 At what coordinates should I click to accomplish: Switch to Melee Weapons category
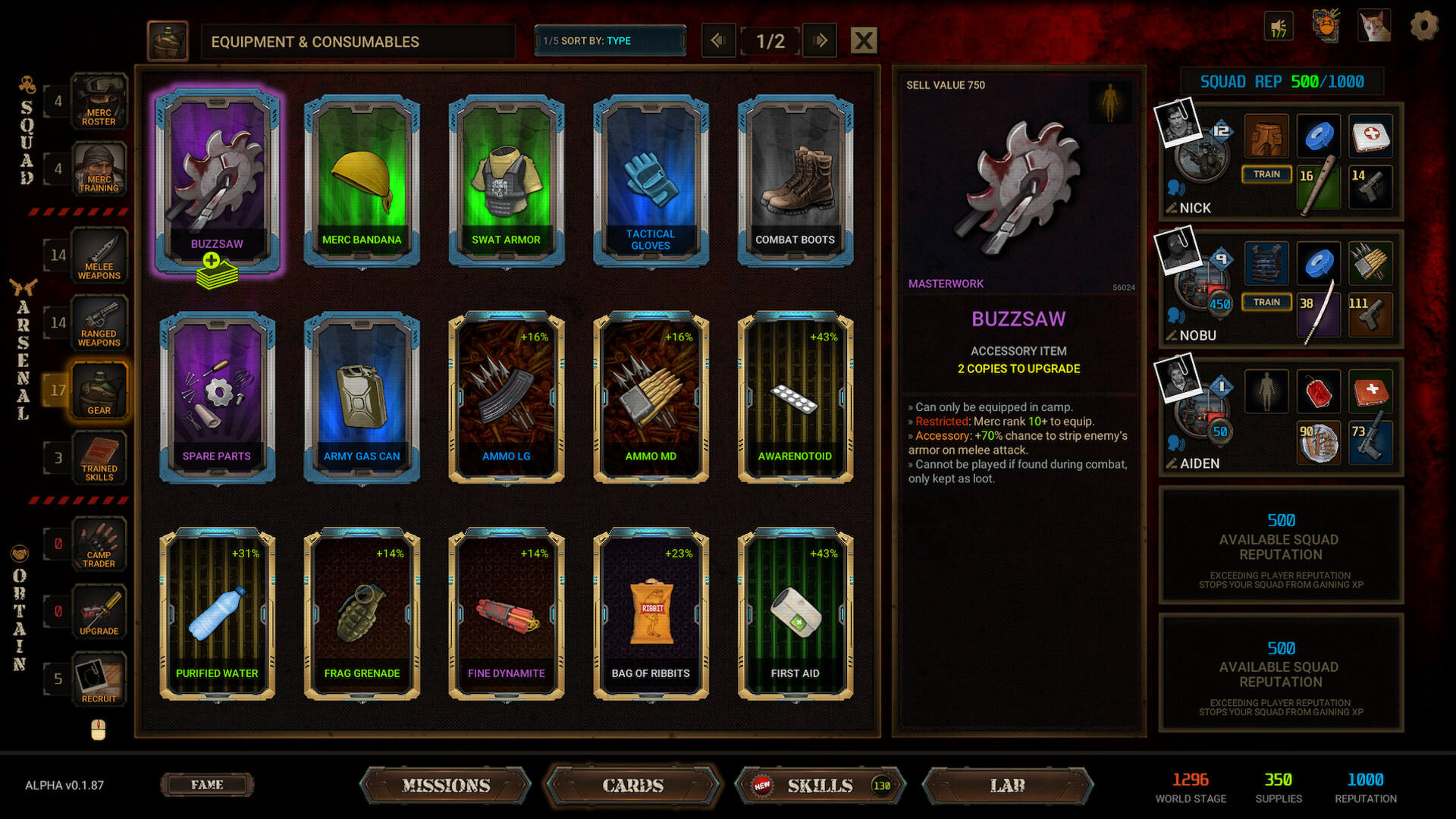pos(99,256)
